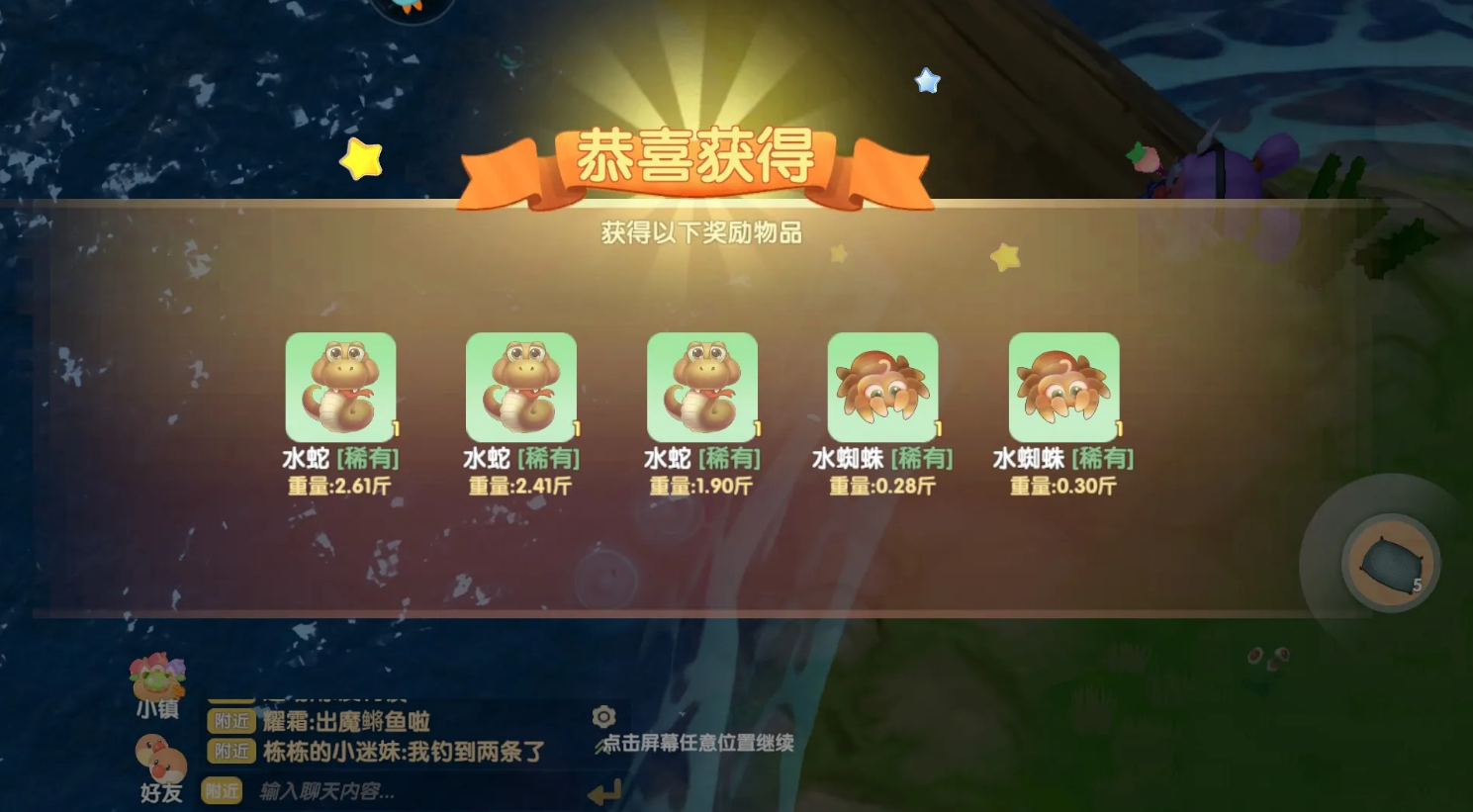
Task: Open the 小镇 town avatar icon
Action: (x=156, y=676)
